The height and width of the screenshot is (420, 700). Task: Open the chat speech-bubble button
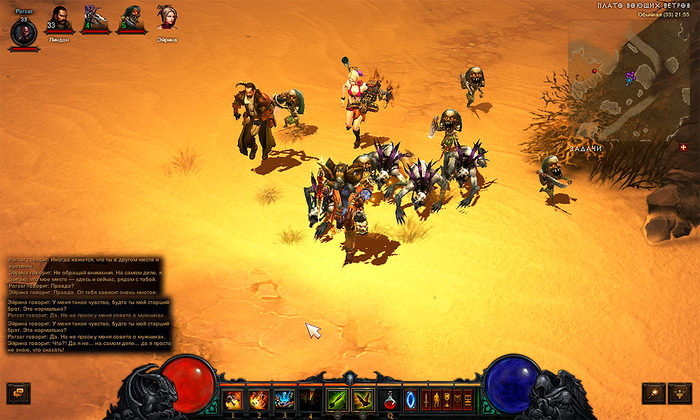16,392
